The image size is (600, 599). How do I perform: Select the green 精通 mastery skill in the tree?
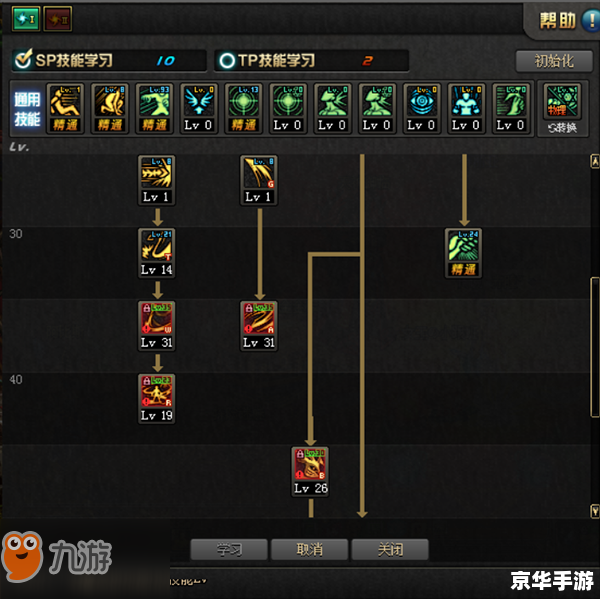click(463, 252)
